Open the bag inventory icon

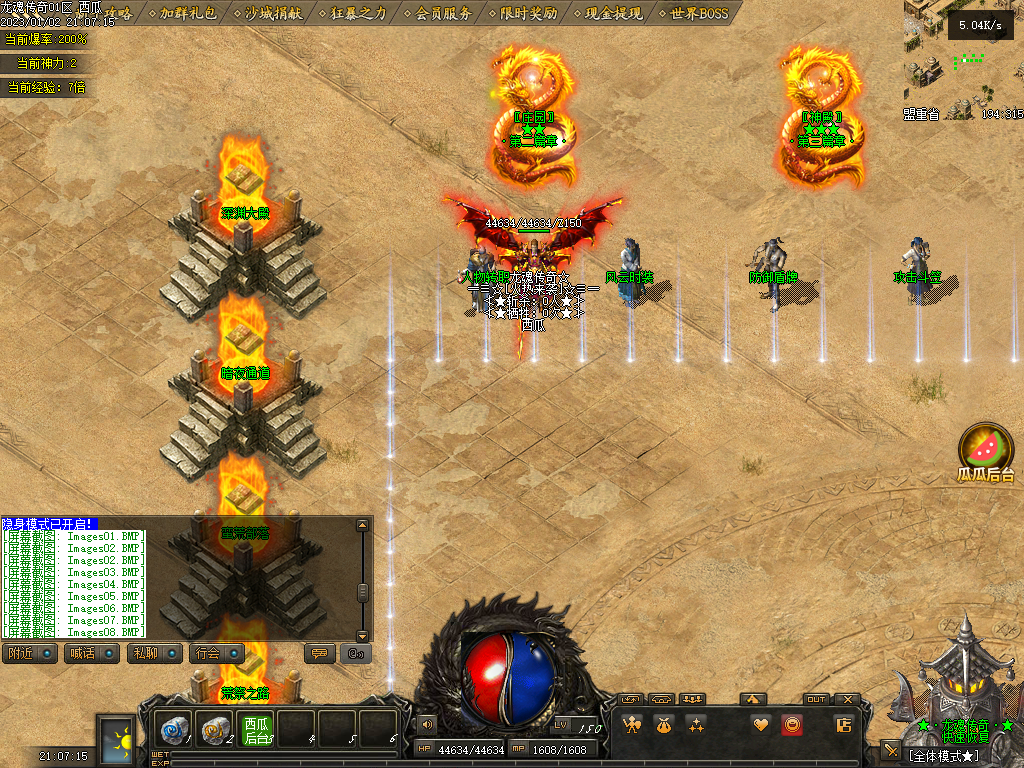click(663, 725)
